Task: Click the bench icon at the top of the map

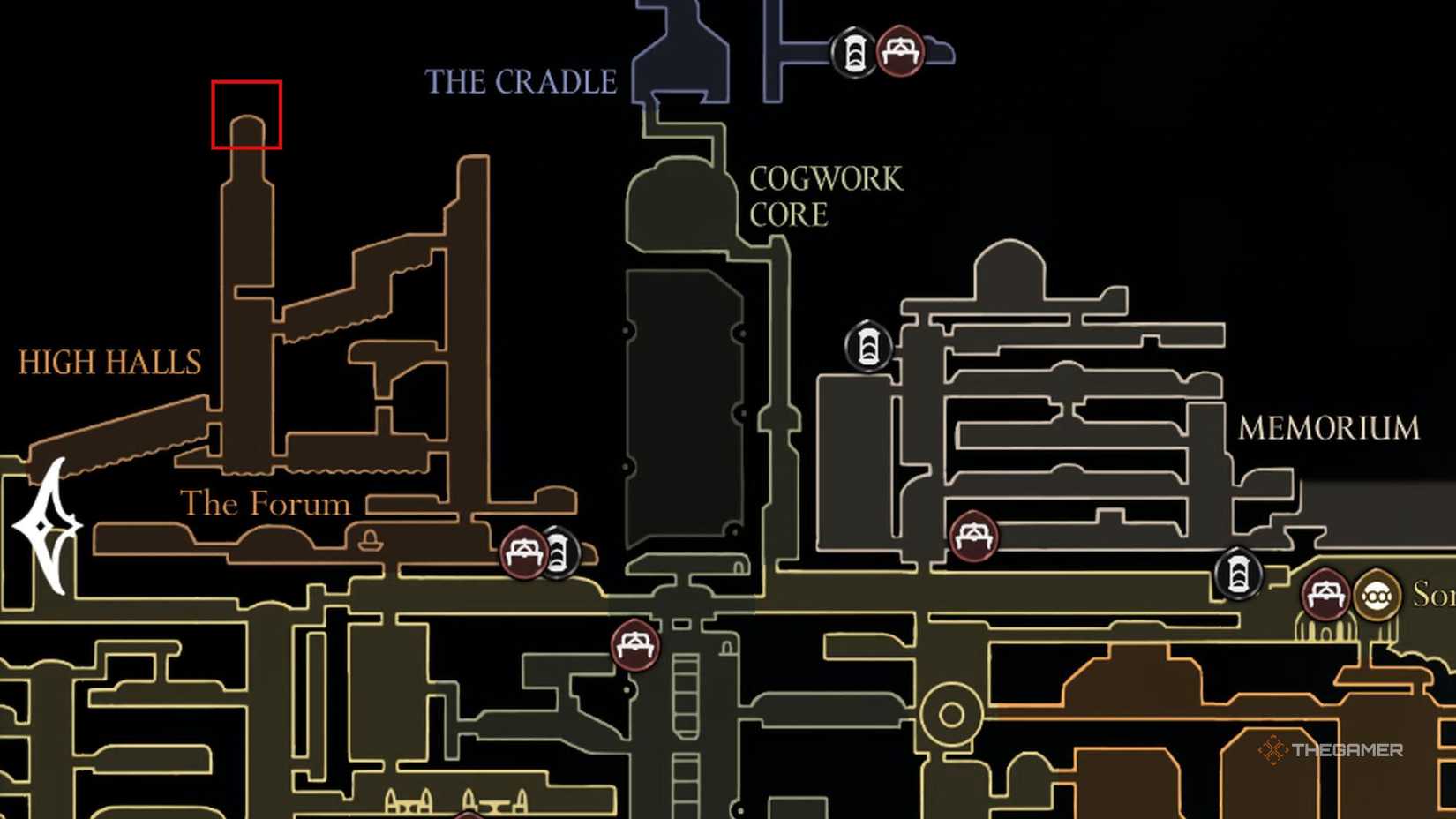Action: [899, 50]
